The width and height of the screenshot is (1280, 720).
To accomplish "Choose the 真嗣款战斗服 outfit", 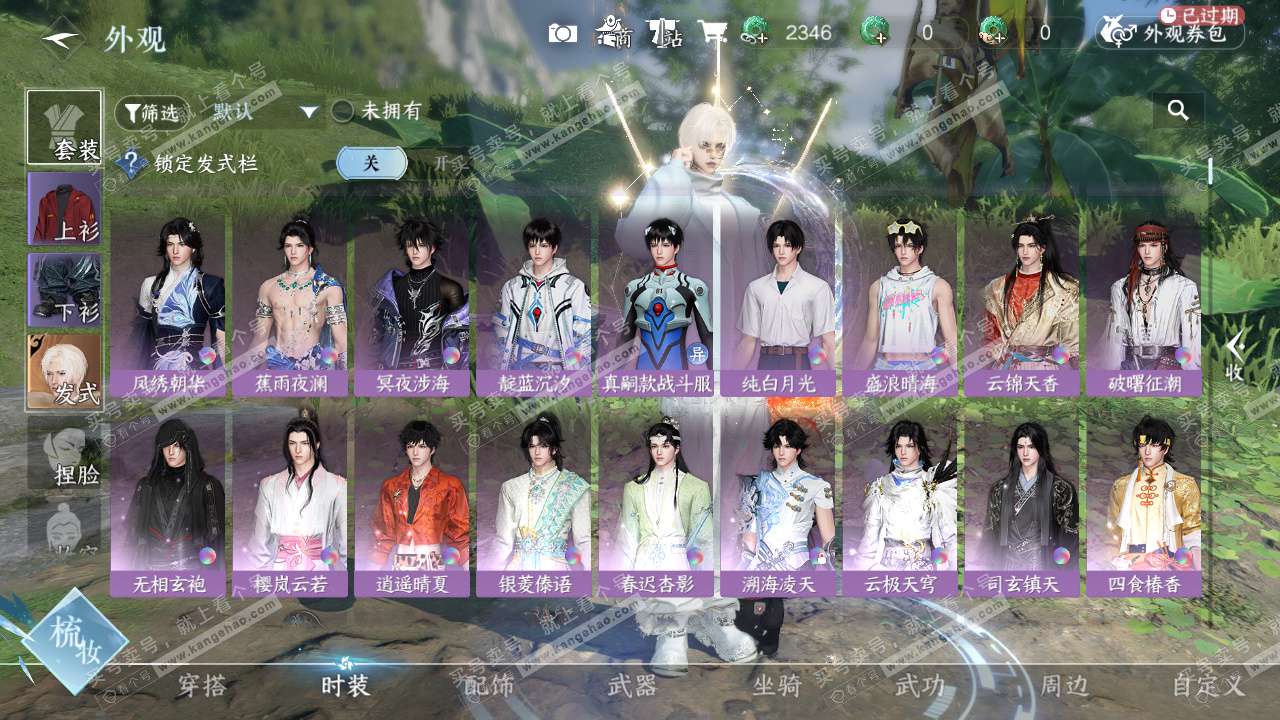I will tap(657, 305).
